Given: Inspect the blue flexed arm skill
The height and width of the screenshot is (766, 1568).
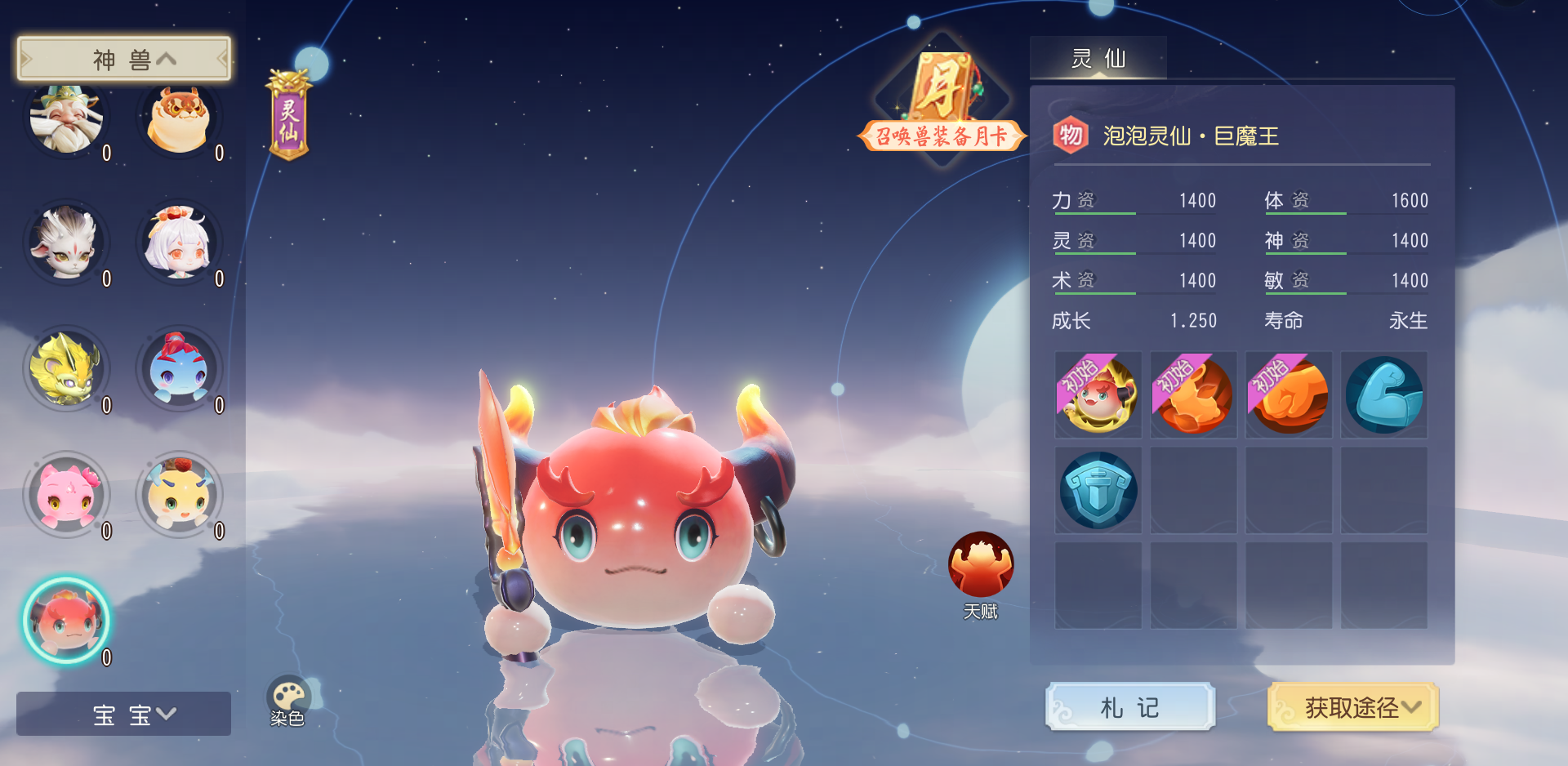Looking at the screenshot, I should [x=1384, y=395].
